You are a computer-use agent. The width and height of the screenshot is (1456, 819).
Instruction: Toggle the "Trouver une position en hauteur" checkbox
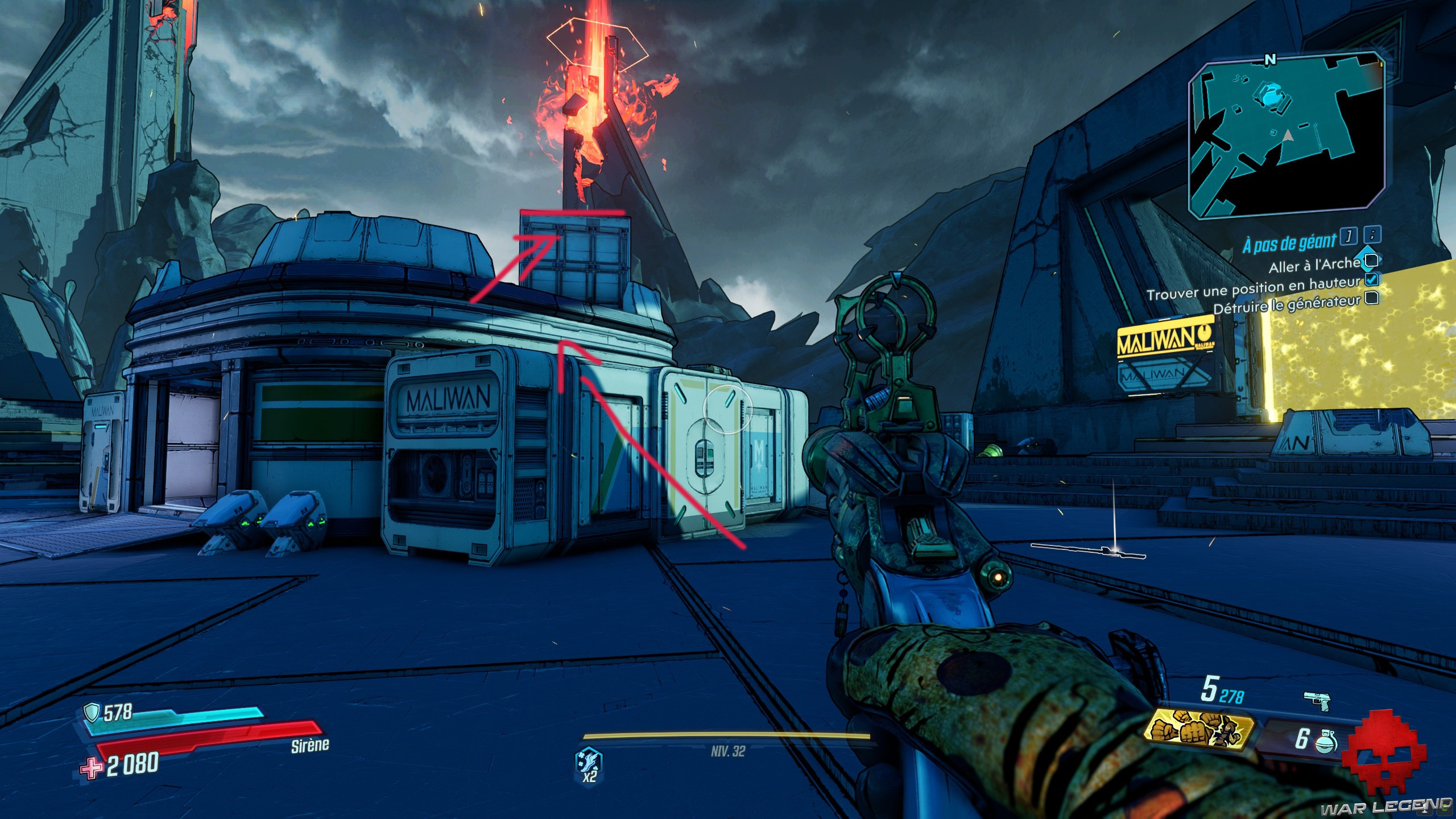click(1371, 279)
